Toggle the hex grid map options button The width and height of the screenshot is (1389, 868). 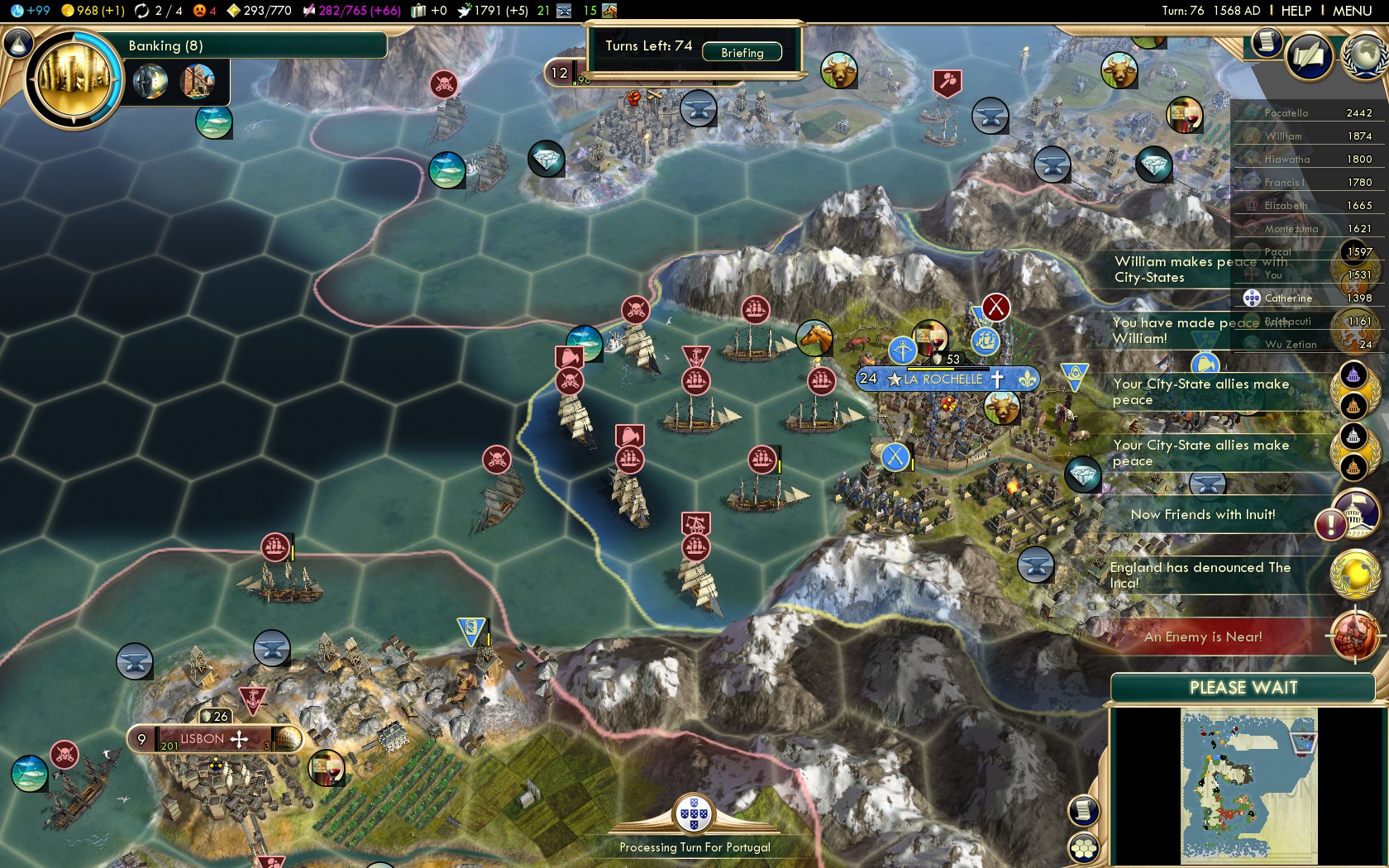1084,848
